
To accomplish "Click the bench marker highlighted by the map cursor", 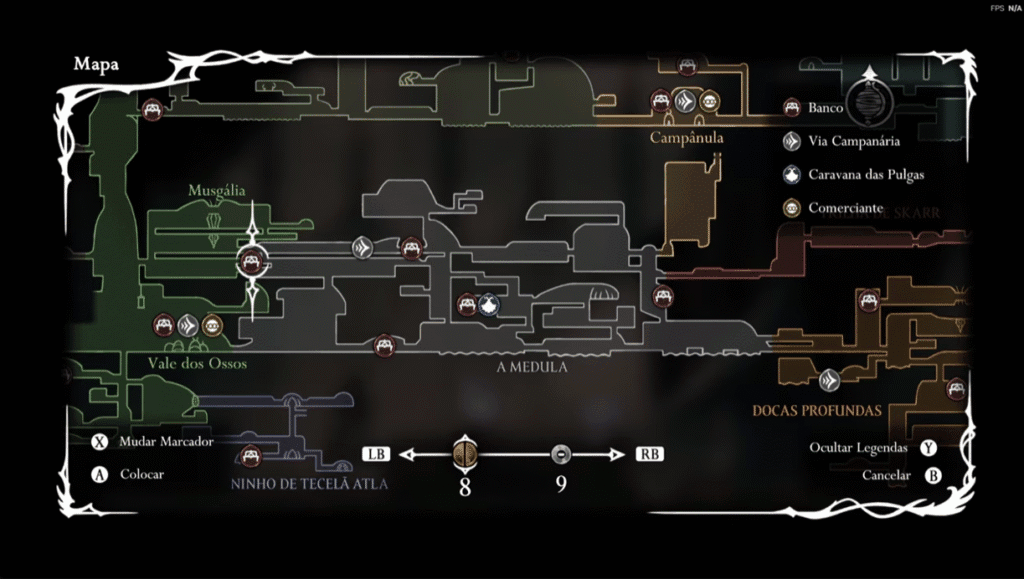I will [x=250, y=262].
